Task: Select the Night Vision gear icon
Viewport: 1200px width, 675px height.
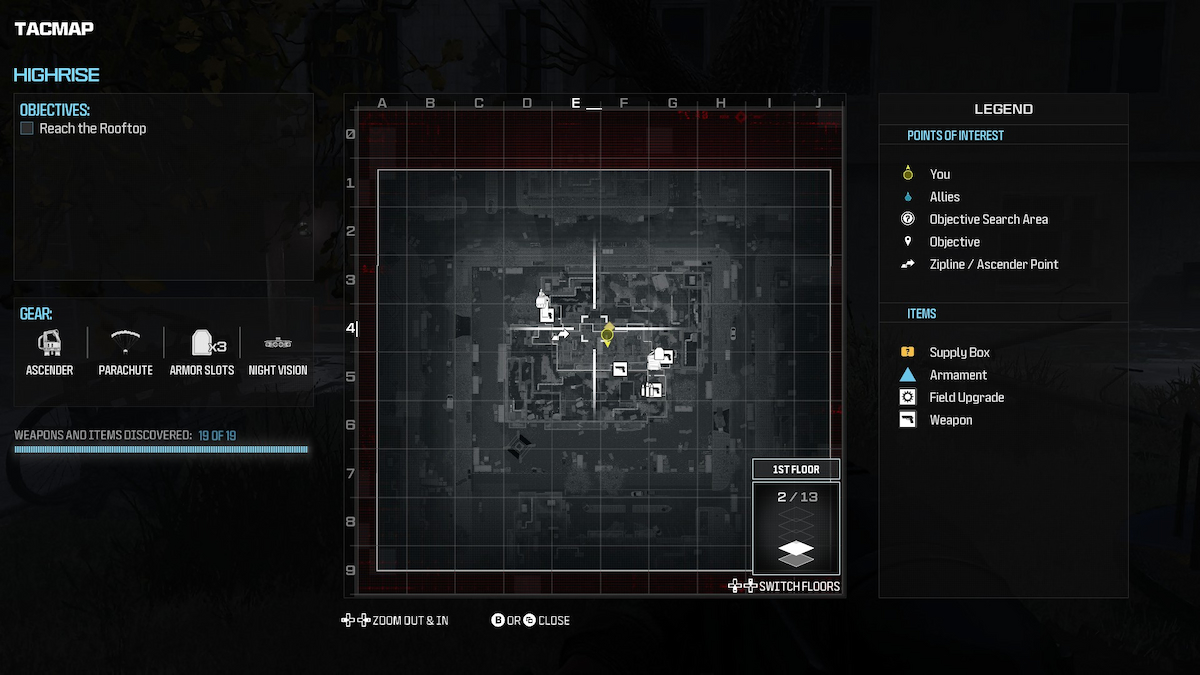Action: [x=277, y=343]
